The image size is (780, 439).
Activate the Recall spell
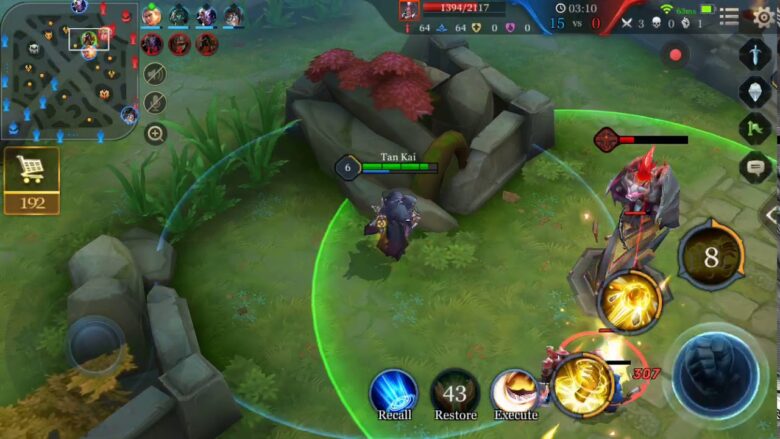[x=394, y=392]
